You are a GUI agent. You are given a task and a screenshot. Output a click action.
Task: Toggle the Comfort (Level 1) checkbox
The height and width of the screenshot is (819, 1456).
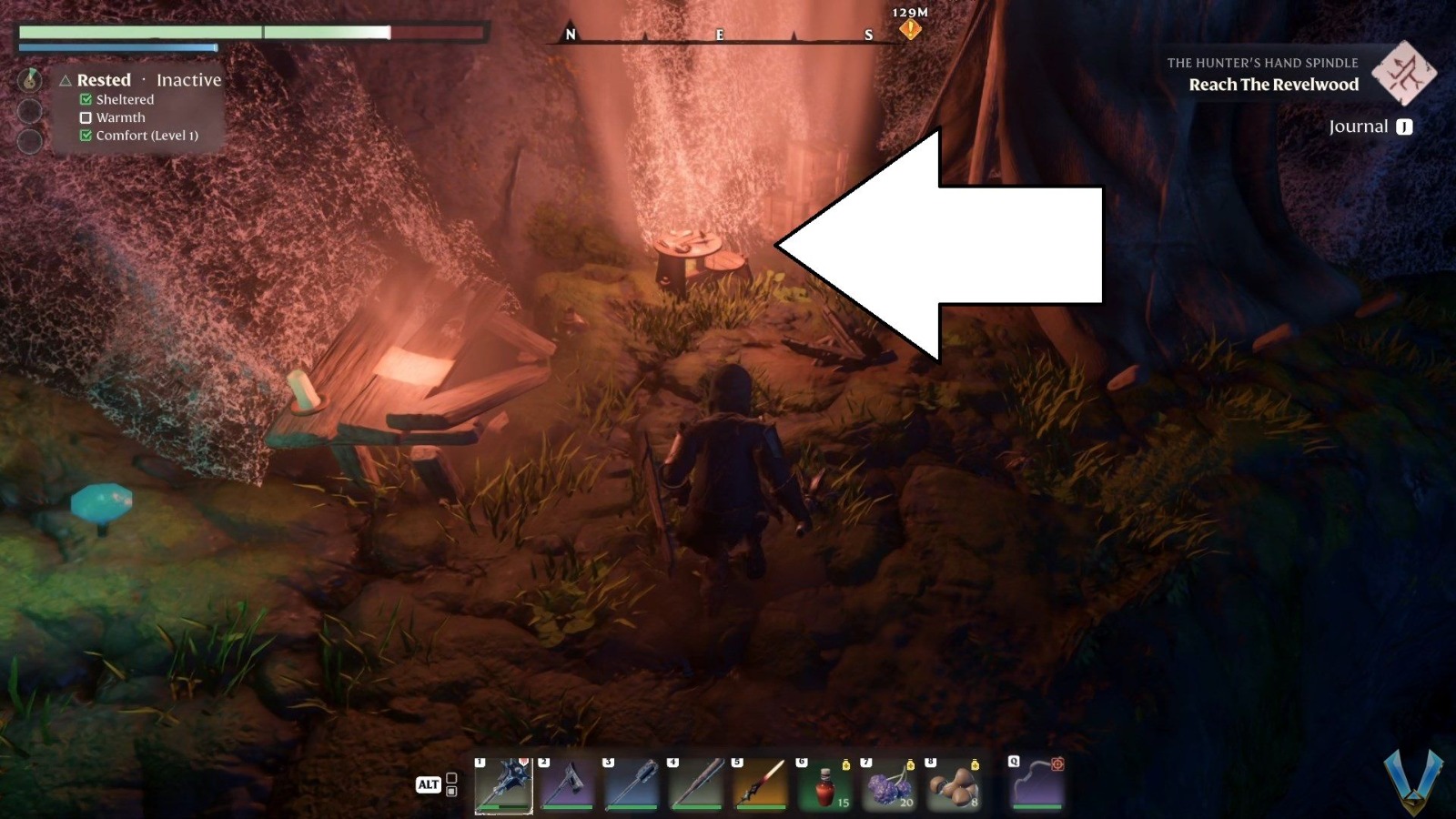click(86, 136)
